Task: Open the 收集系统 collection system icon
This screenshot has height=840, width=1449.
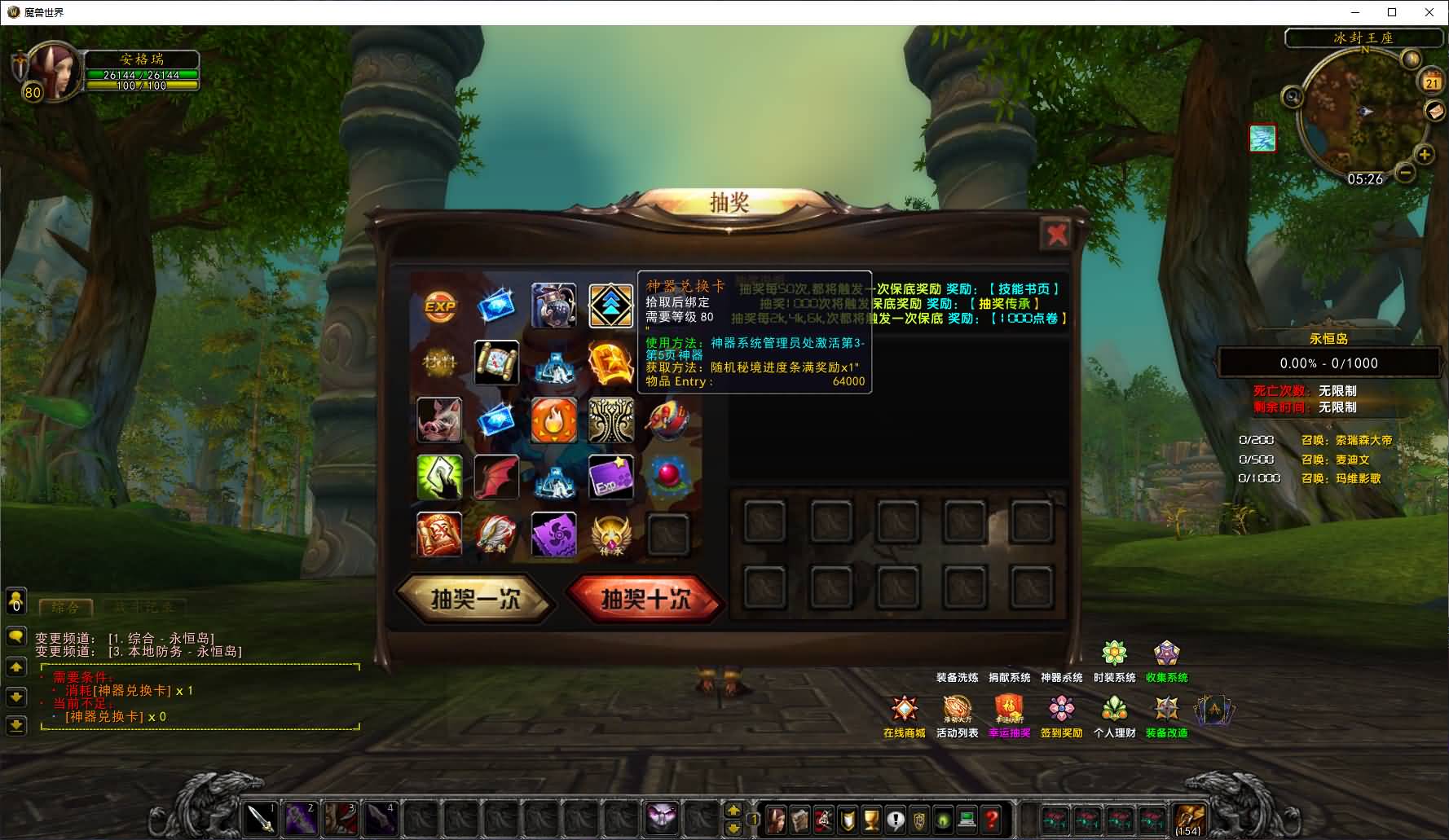Action: point(1166,654)
